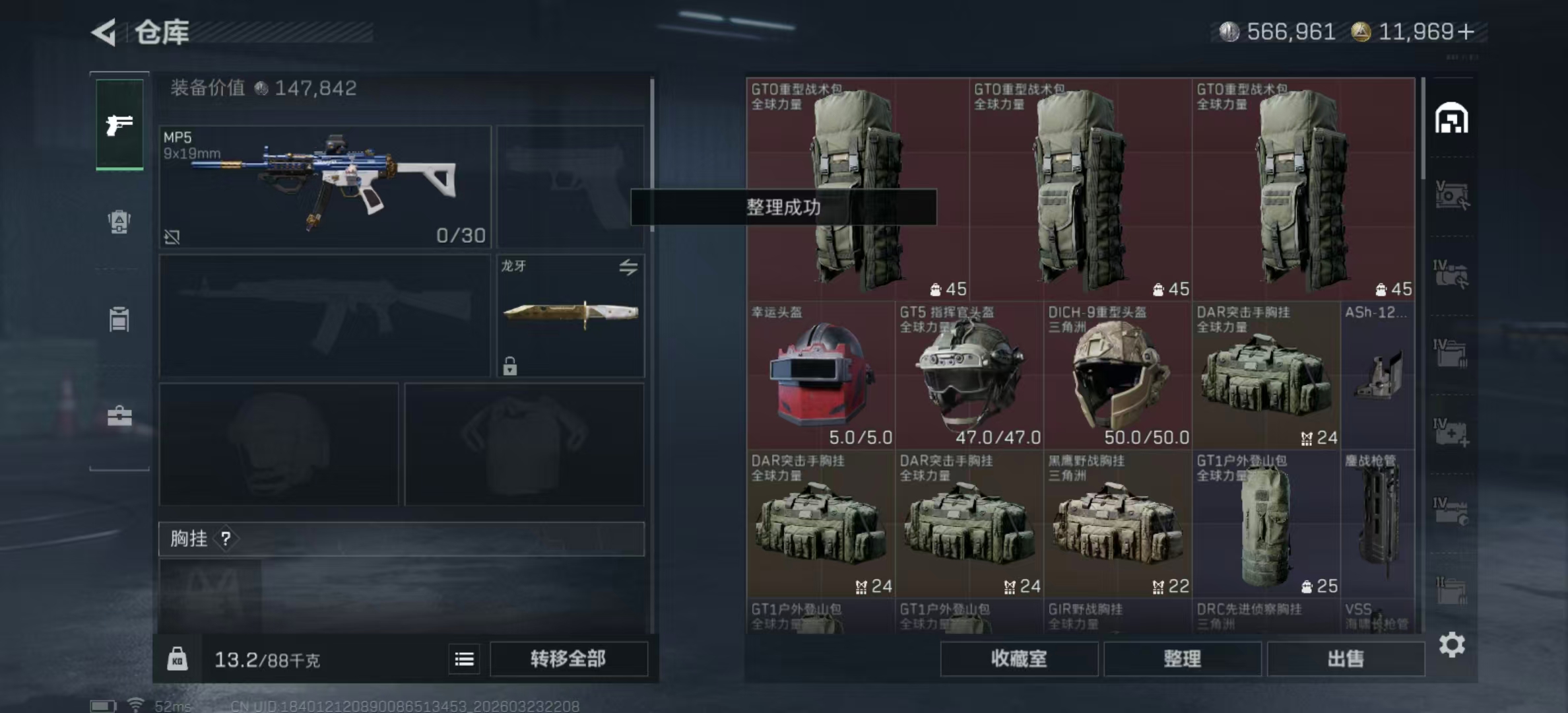This screenshot has width=1568, height=713.
Task: Tap the 整理 sort button
Action: (1182, 658)
